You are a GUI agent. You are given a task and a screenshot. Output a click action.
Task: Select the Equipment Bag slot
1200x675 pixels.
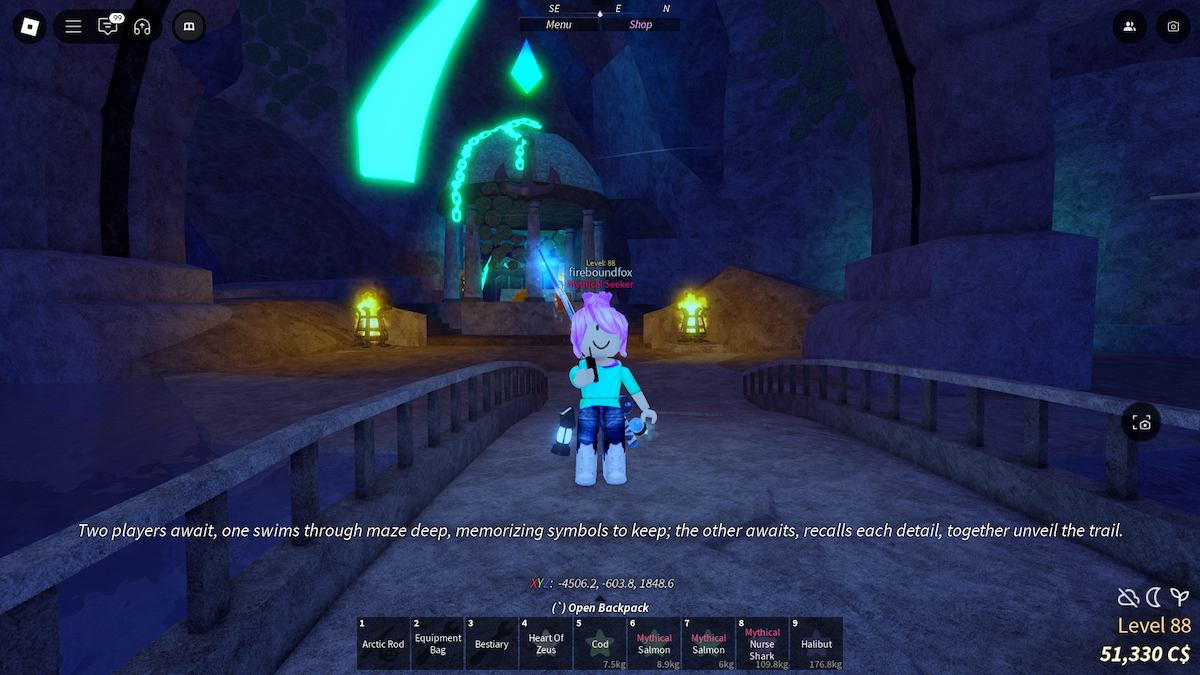coord(438,643)
